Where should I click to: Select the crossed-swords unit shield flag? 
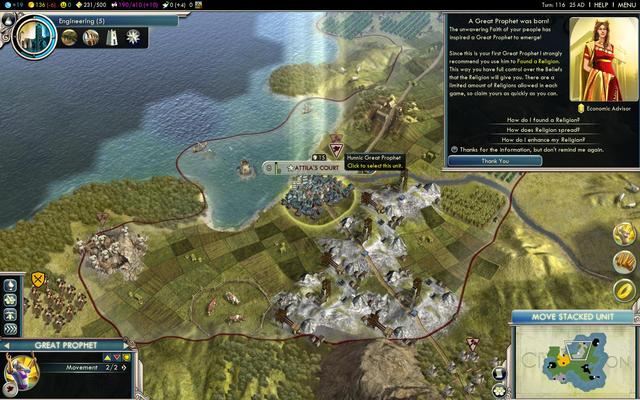[x=38, y=279]
